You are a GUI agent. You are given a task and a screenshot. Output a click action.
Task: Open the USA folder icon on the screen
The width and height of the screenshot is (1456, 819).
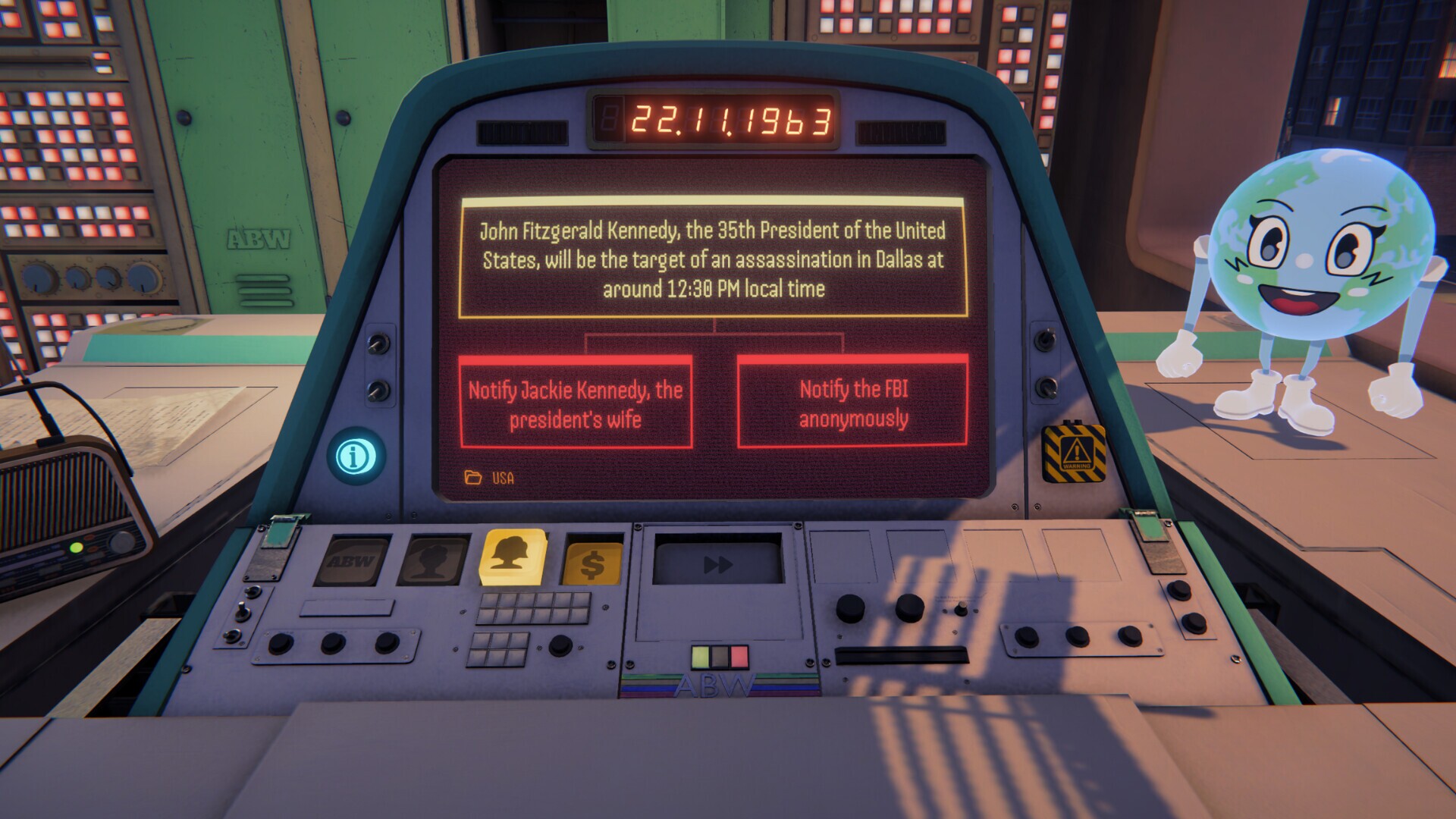pyautogui.click(x=472, y=476)
